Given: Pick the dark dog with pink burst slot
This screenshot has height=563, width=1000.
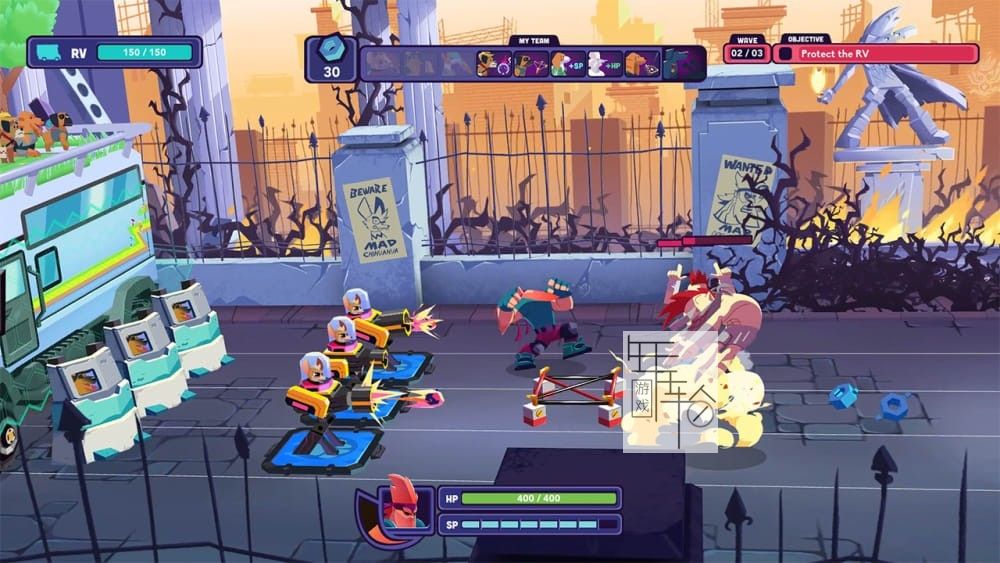Looking at the screenshot, I should [x=530, y=64].
